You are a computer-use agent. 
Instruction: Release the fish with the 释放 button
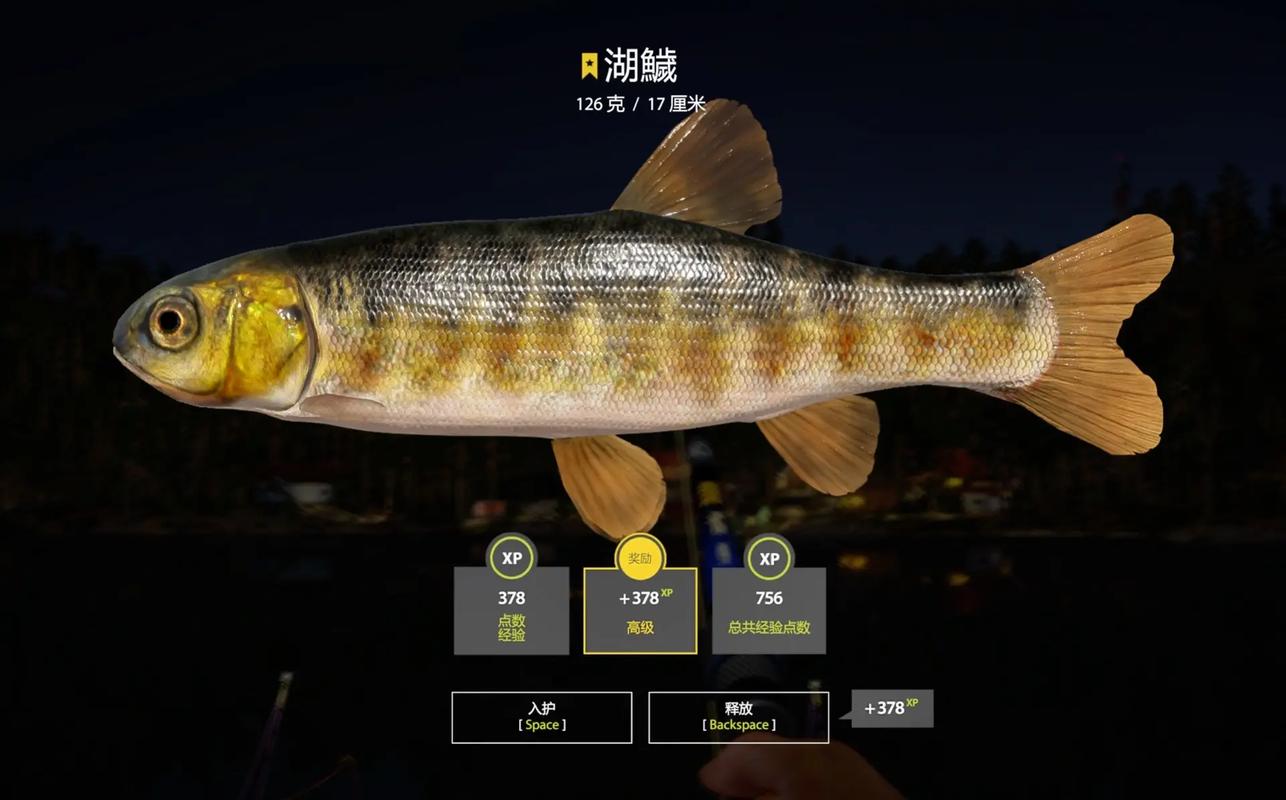738,717
